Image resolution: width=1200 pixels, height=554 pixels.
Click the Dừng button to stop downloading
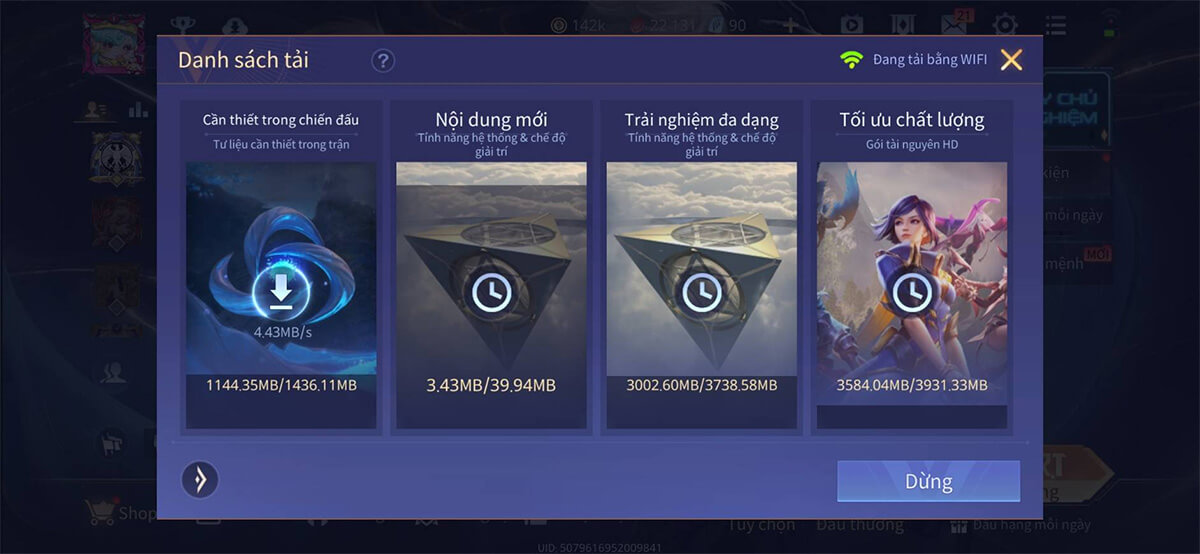(928, 481)
